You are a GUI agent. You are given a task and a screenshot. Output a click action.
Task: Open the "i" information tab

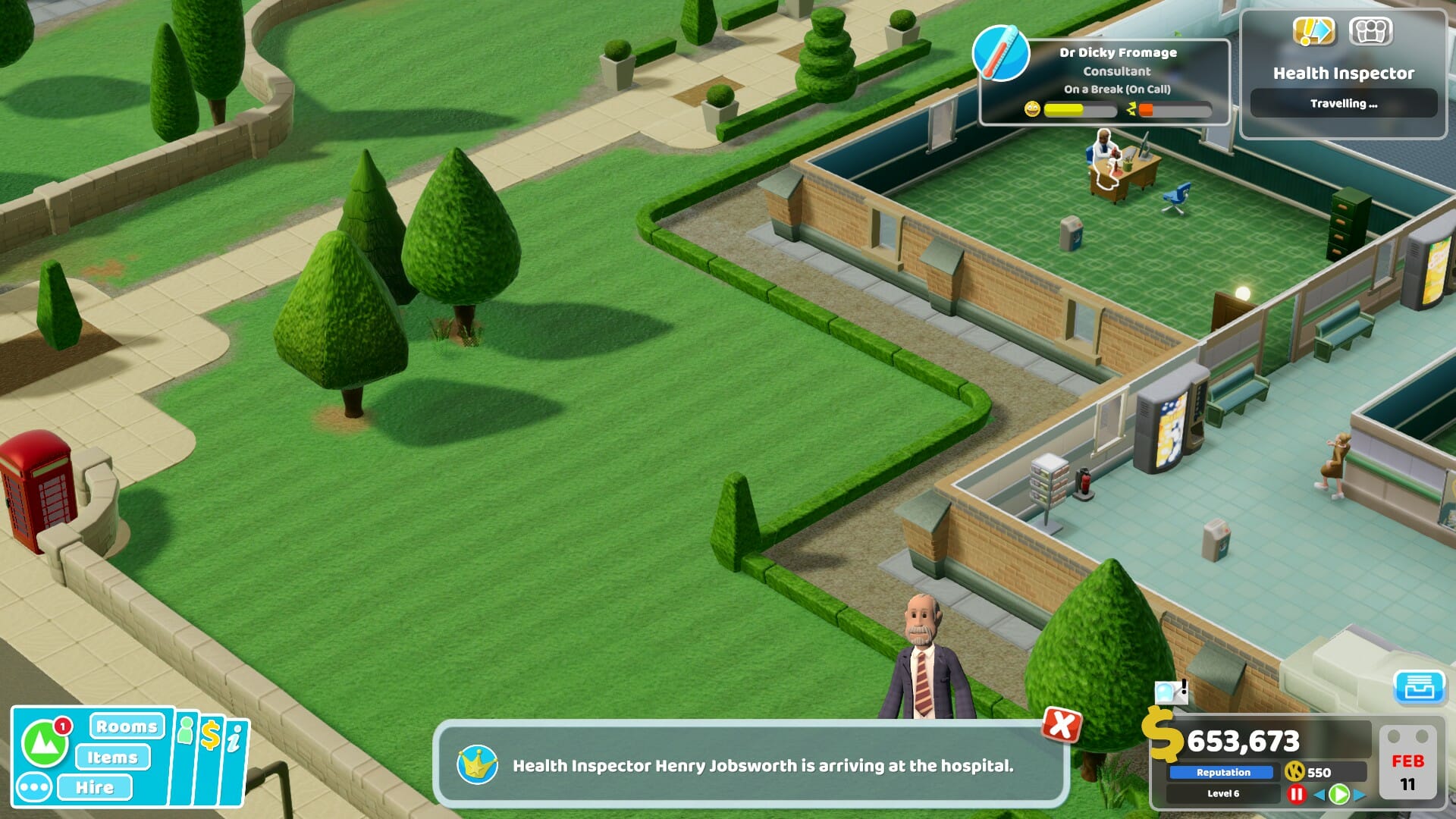click(236, 739)
